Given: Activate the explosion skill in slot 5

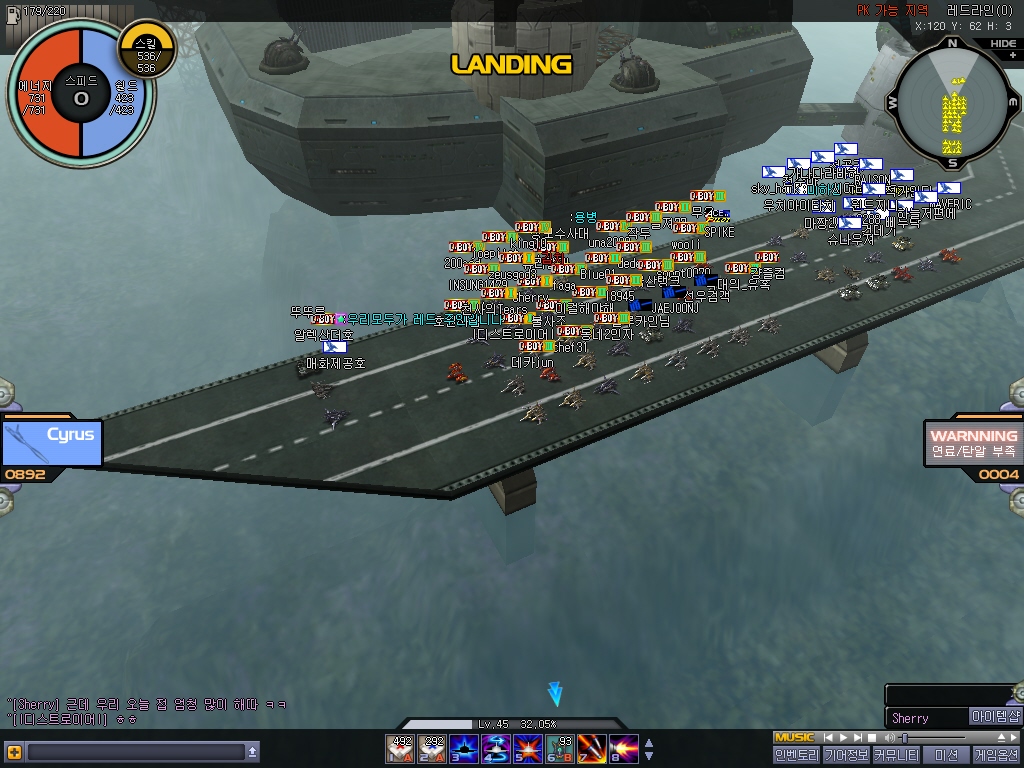Looking at the screenshot, I should pos(527,748).
